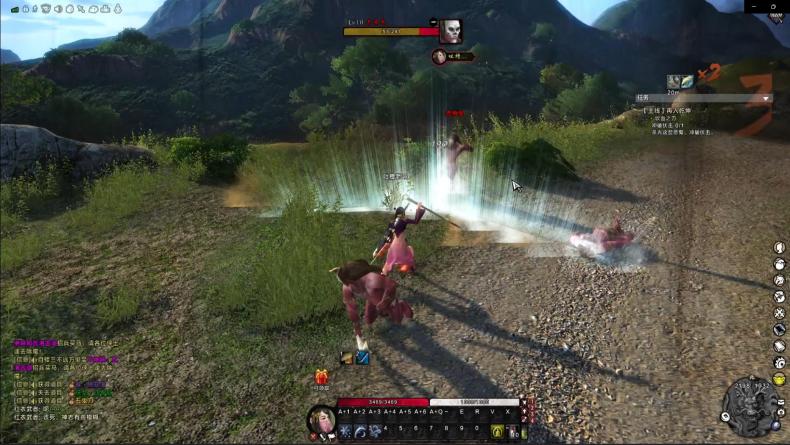Activate the snowflake skill in the hotbar

pyautogui.click(x=345, y=431)
